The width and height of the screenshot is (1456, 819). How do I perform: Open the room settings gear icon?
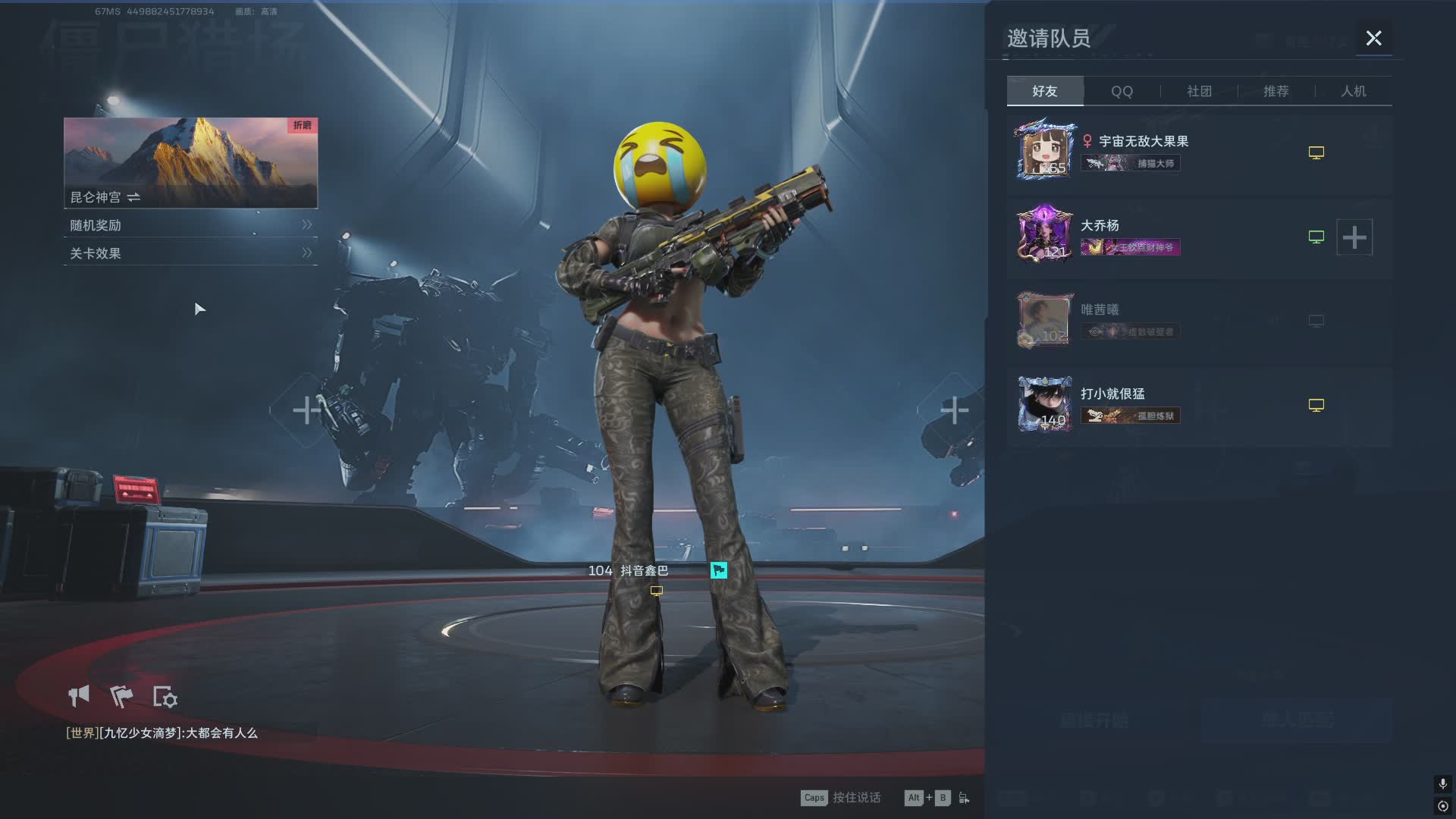click(x=165, y=697)
